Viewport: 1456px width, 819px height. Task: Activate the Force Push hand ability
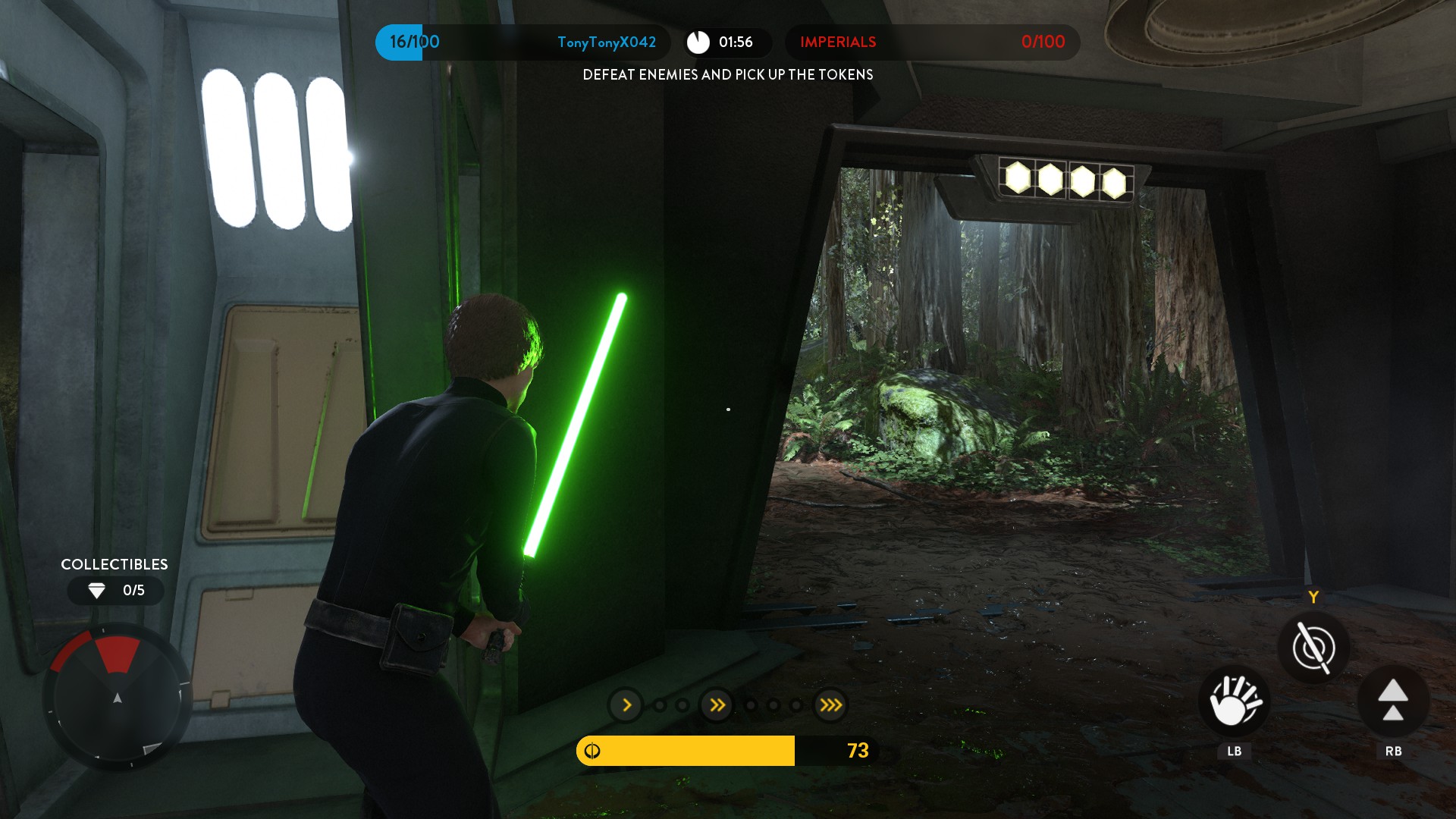tap(1234, 701)
